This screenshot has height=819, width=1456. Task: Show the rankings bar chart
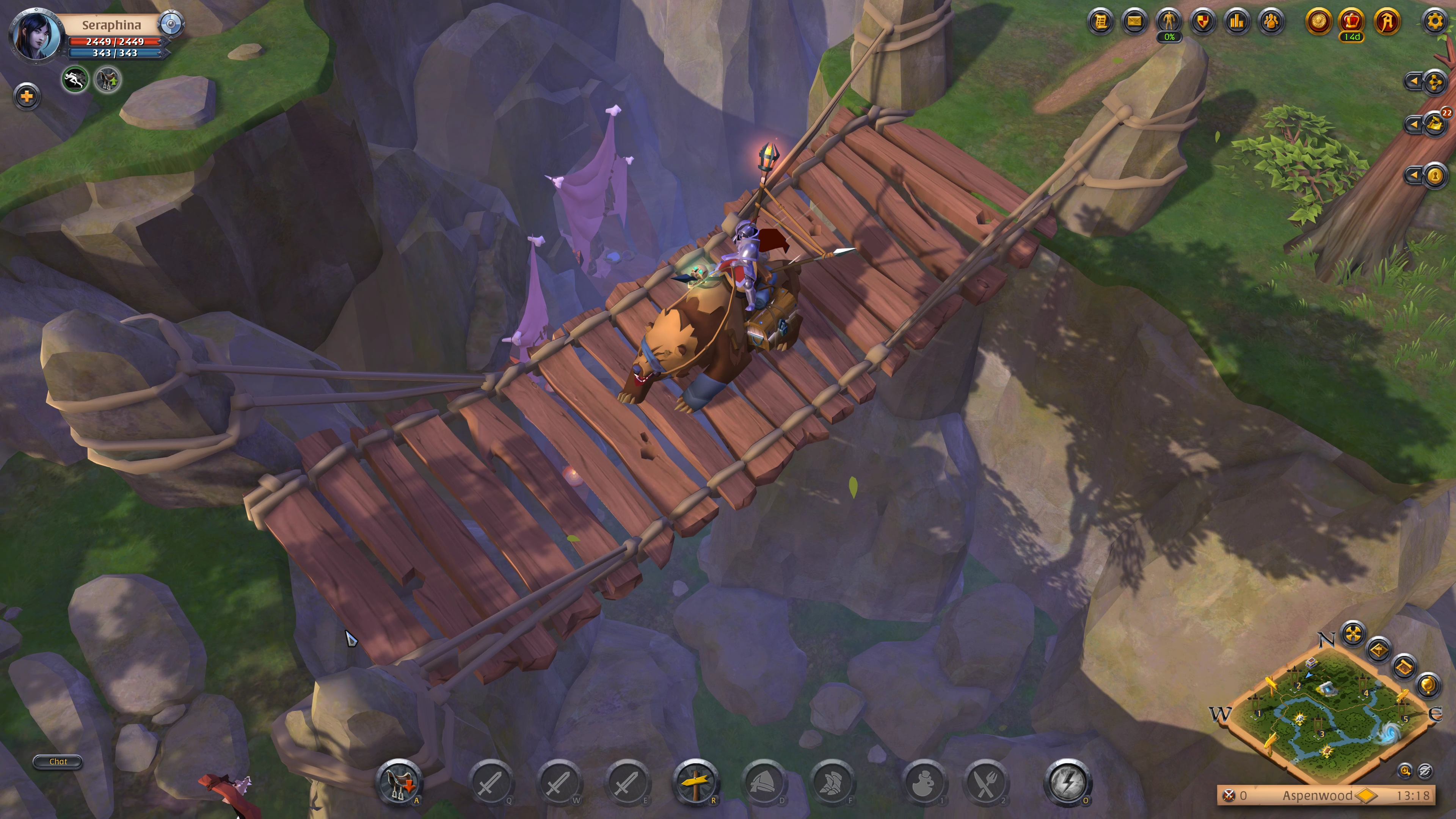point(1237,22)
